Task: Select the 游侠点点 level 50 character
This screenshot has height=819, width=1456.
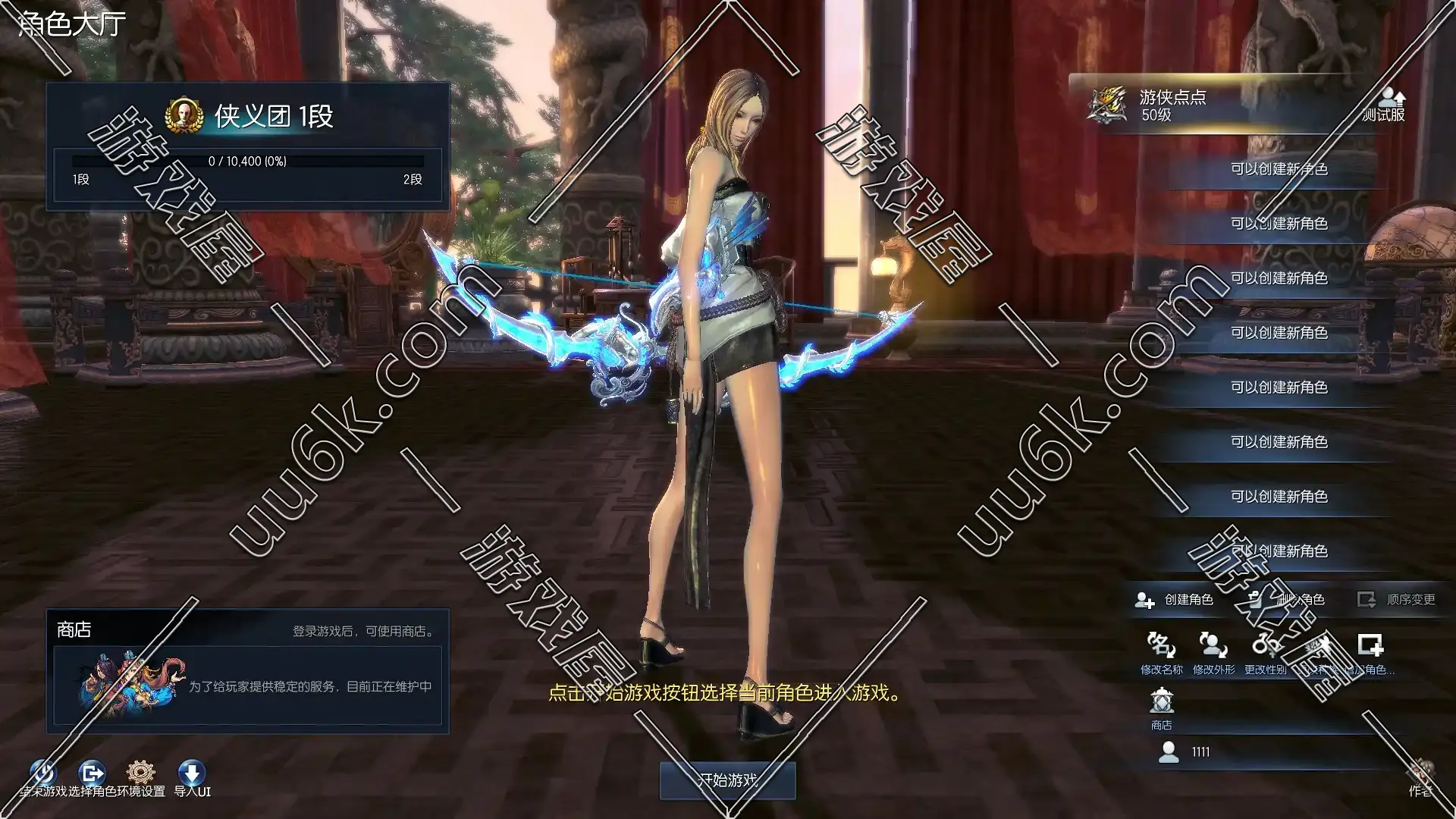Action: [x=1228, y=105]
